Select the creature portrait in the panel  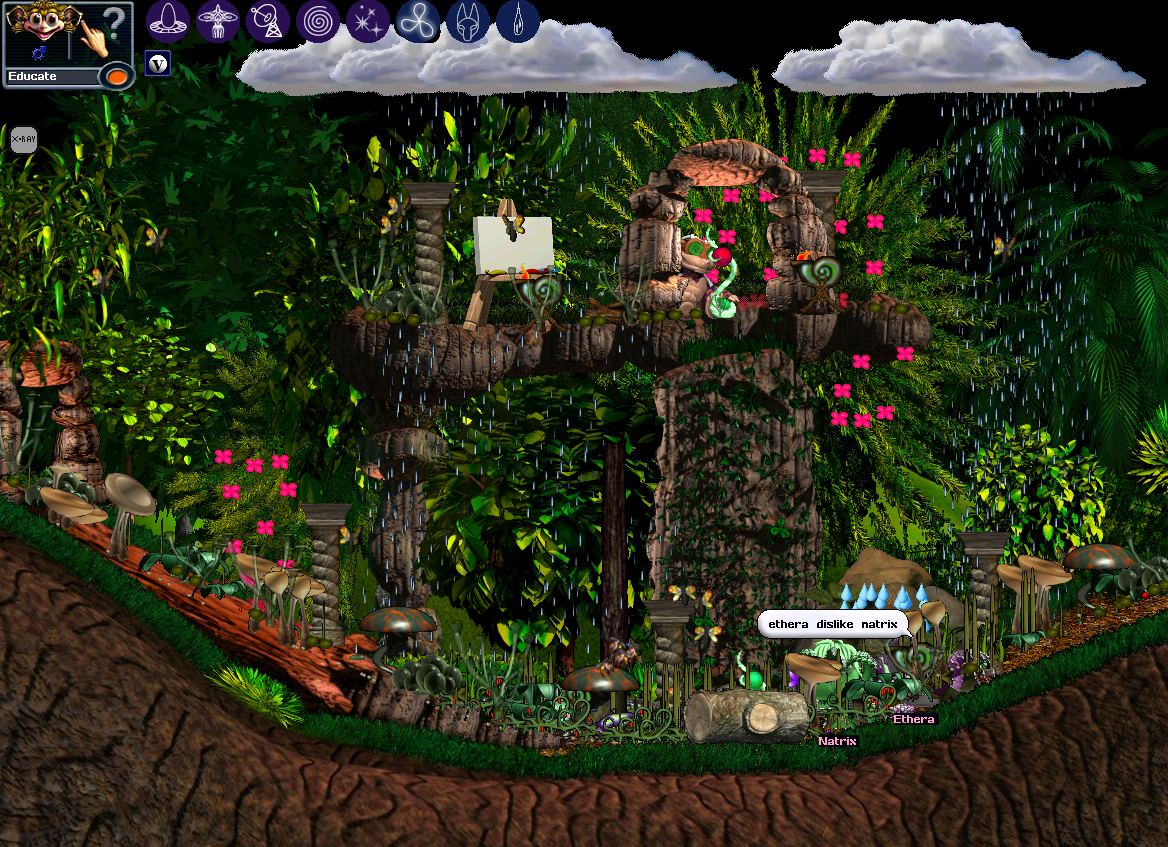37,28
